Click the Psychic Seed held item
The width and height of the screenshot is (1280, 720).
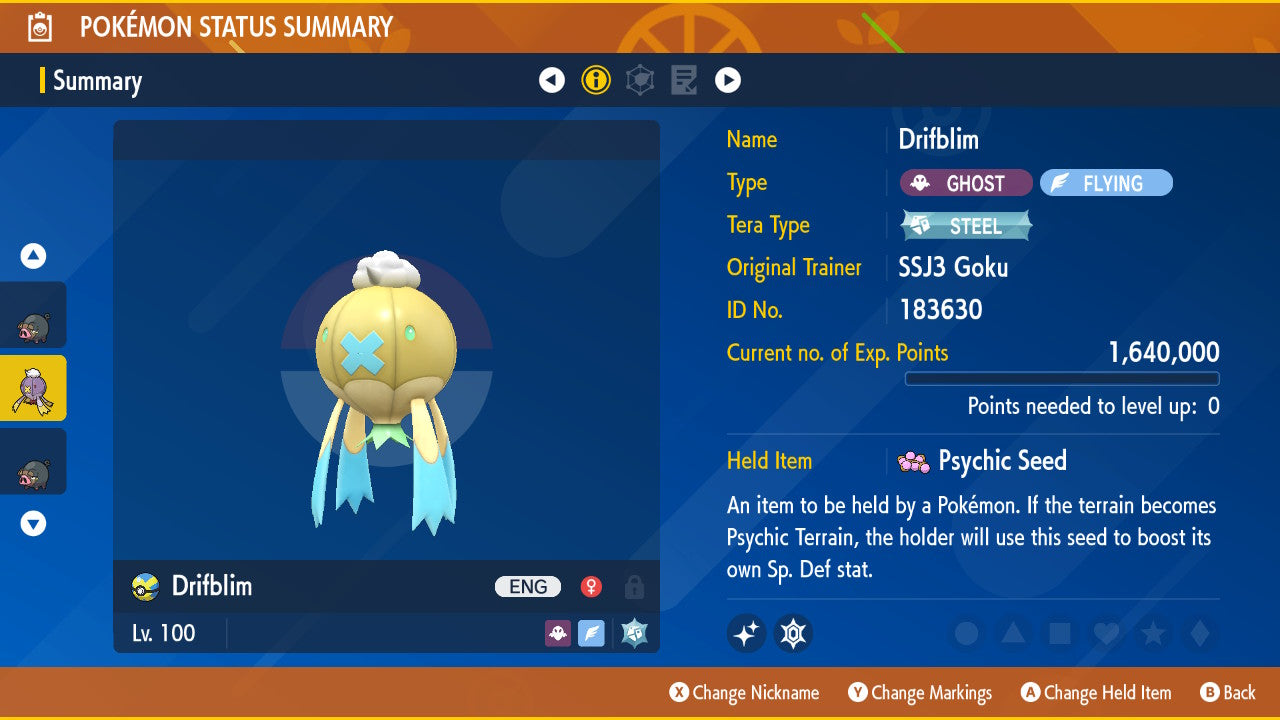click(x=984, y=461)
